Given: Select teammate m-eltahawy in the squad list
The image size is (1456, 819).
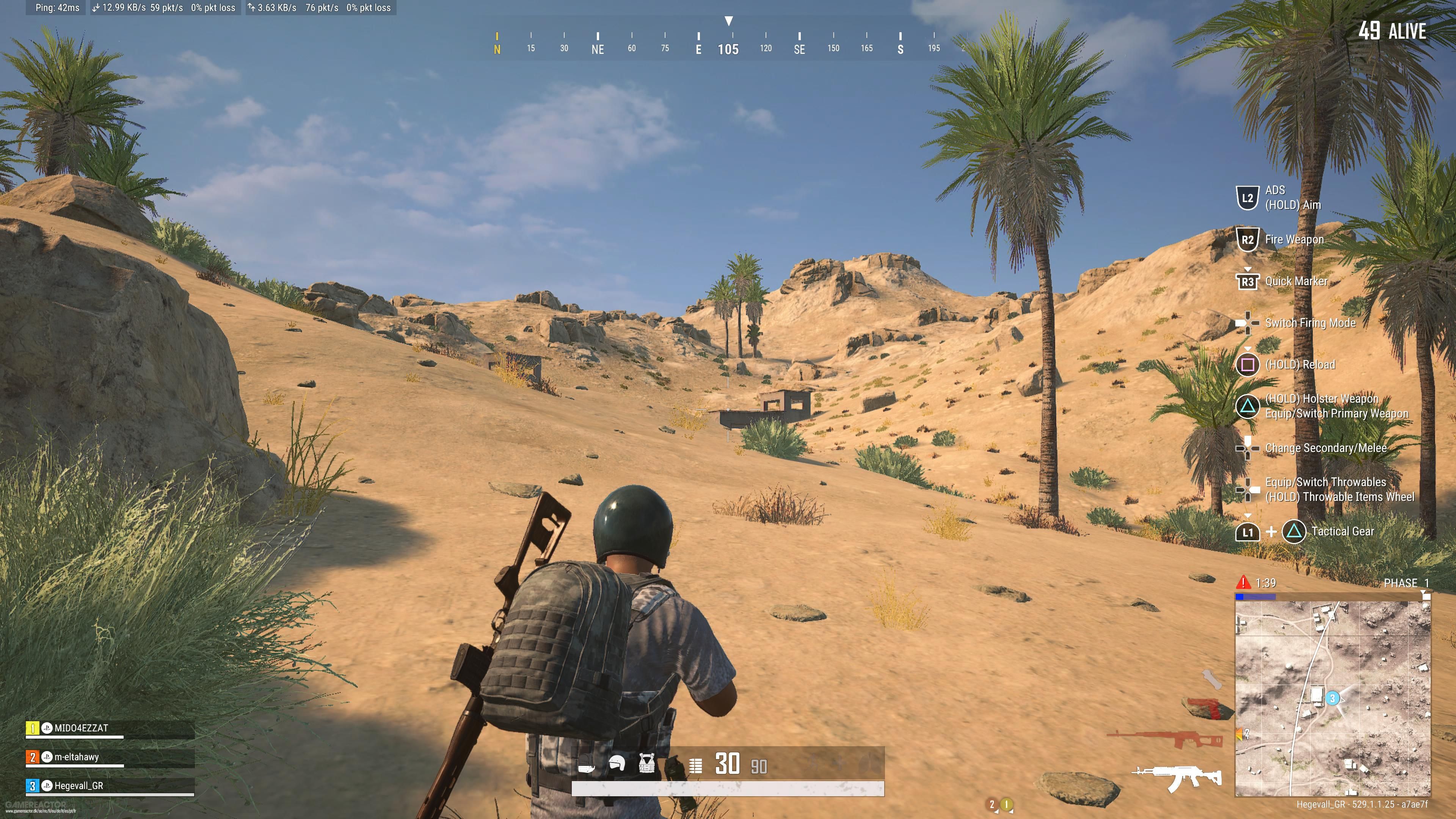Looking at the screenshot, I should pyautogui.click(x=76, y=757).
